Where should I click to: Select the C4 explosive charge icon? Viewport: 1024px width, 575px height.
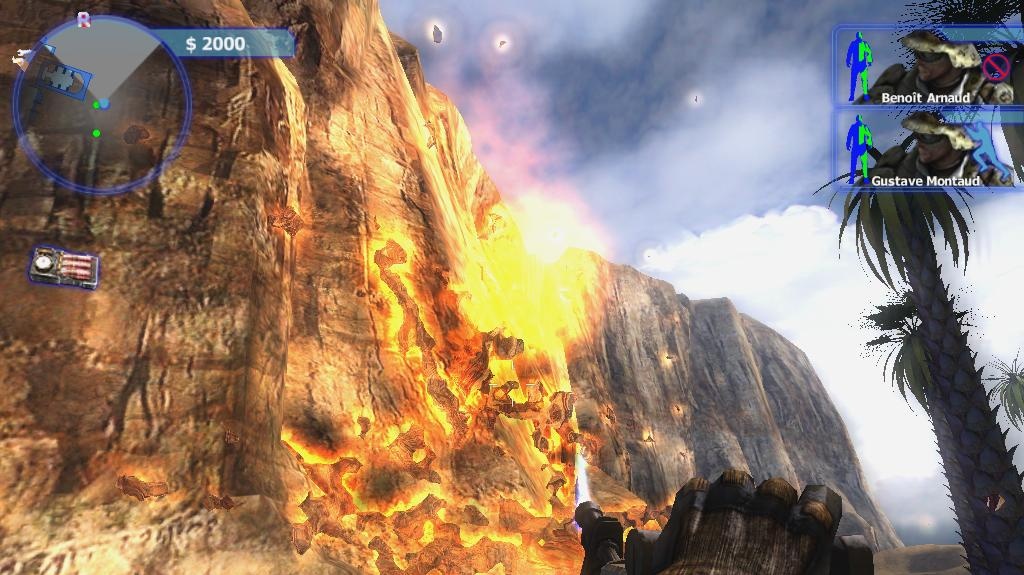pyautogui.click(x=65, y=267)
